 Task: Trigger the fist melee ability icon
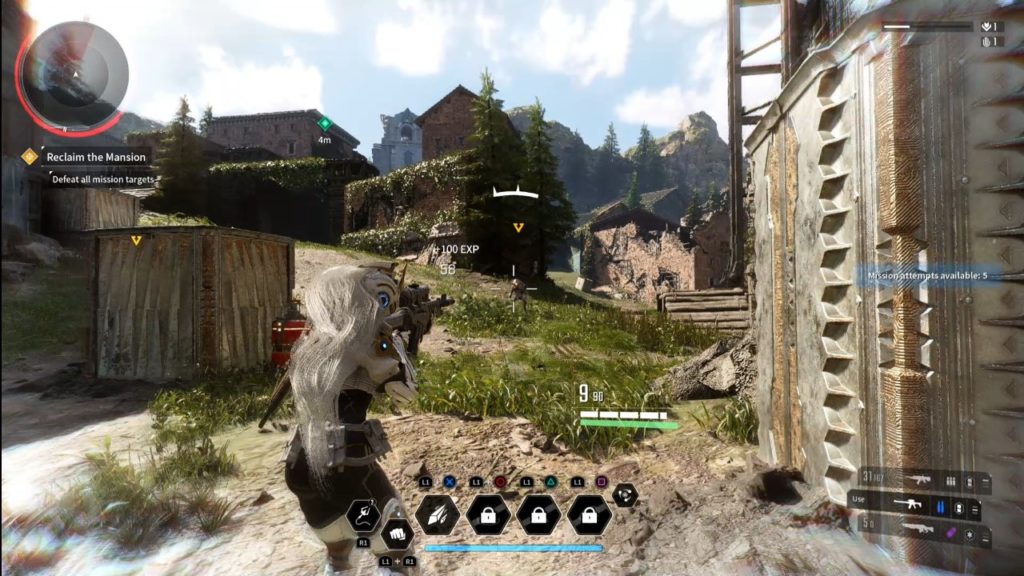[x=397, y=533]
